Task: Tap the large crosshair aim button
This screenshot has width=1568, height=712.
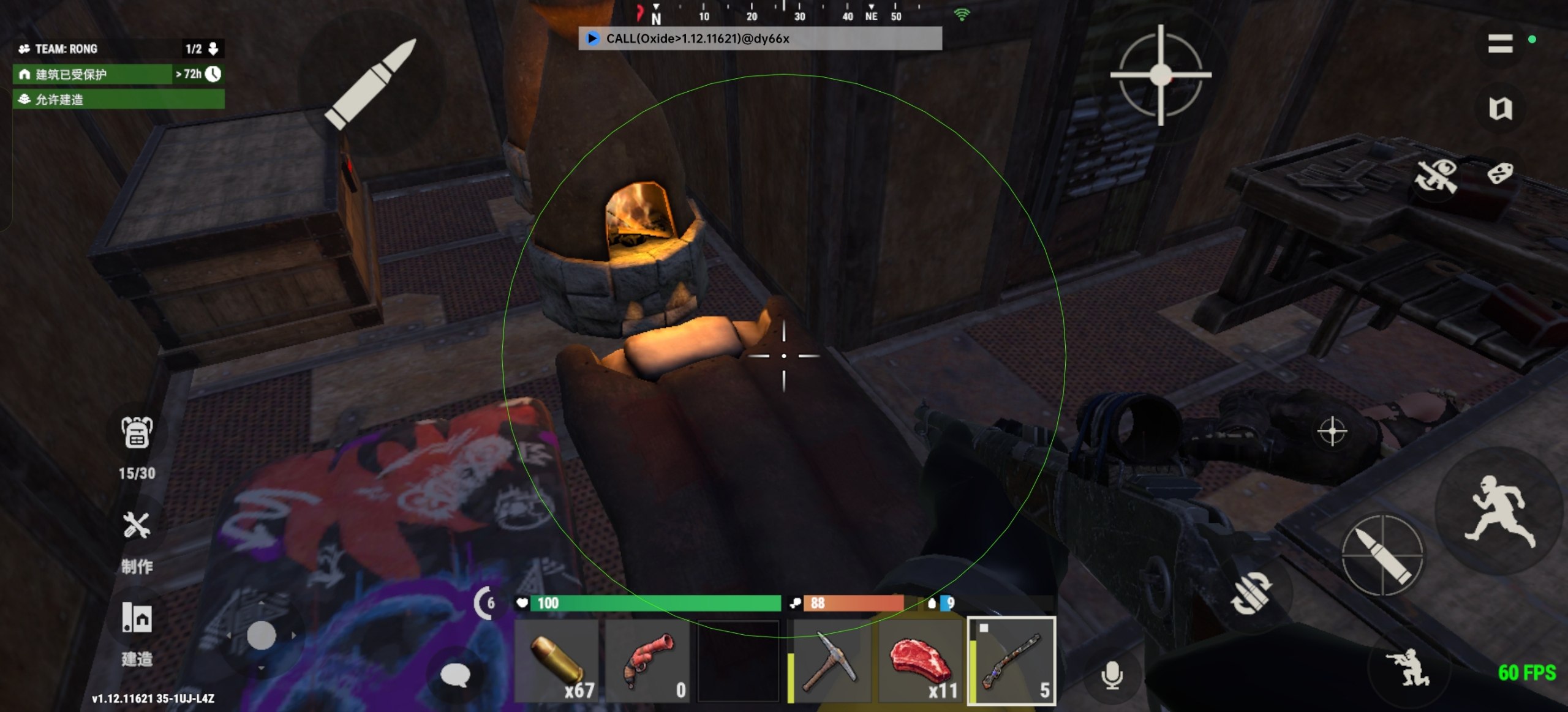Action: (x=1160, y=75)
